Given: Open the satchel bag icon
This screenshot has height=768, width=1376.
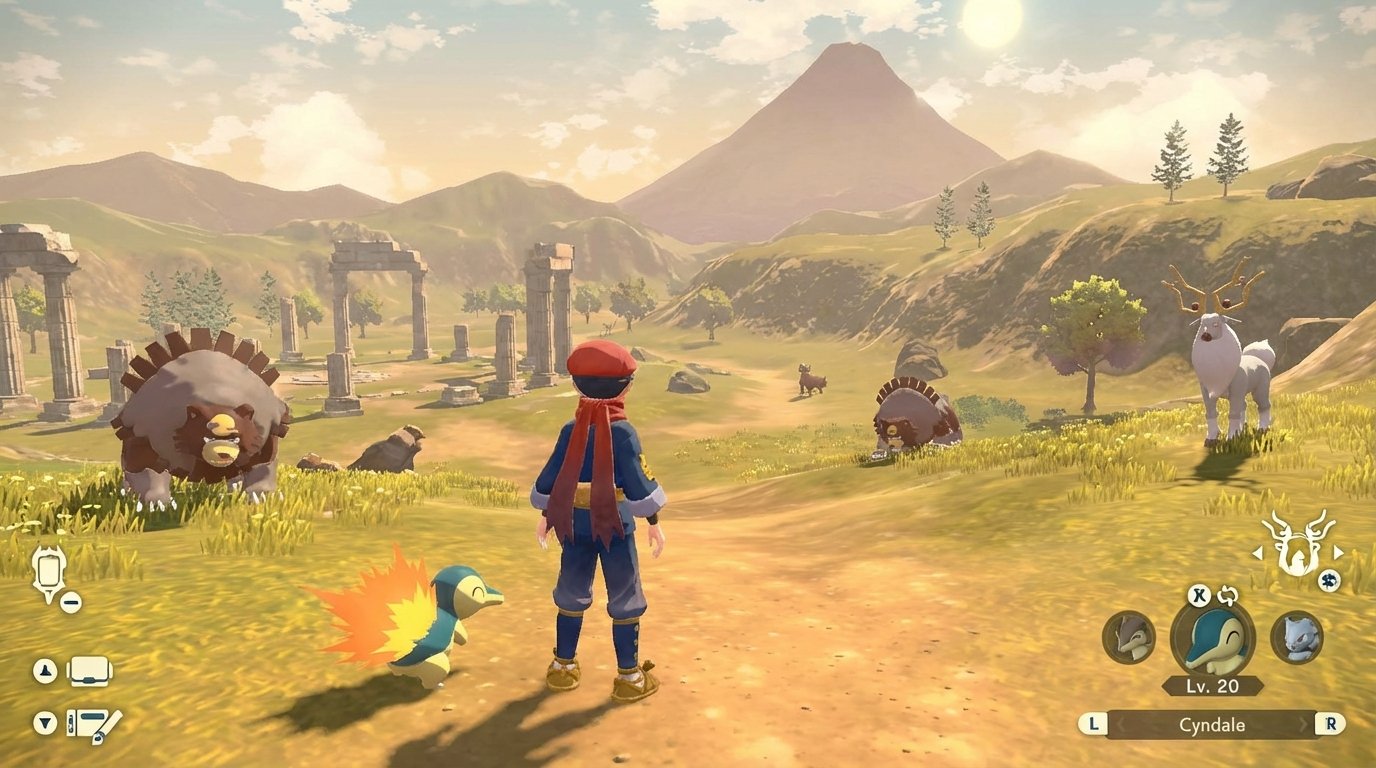Looking at the screenshot, I should tap(90, 671).
